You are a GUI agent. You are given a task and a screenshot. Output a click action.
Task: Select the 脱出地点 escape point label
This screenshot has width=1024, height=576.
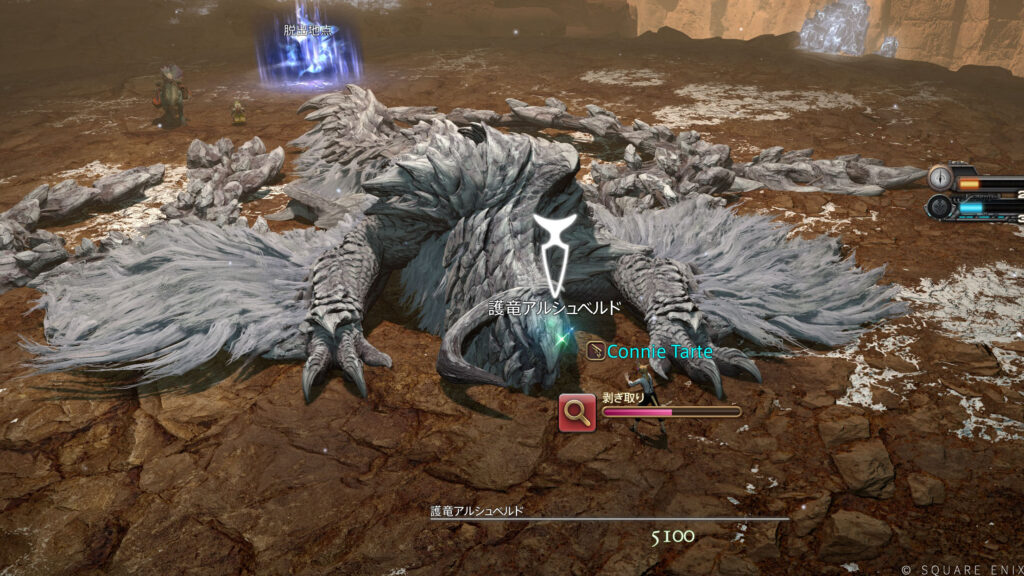[x=308, y=31]
